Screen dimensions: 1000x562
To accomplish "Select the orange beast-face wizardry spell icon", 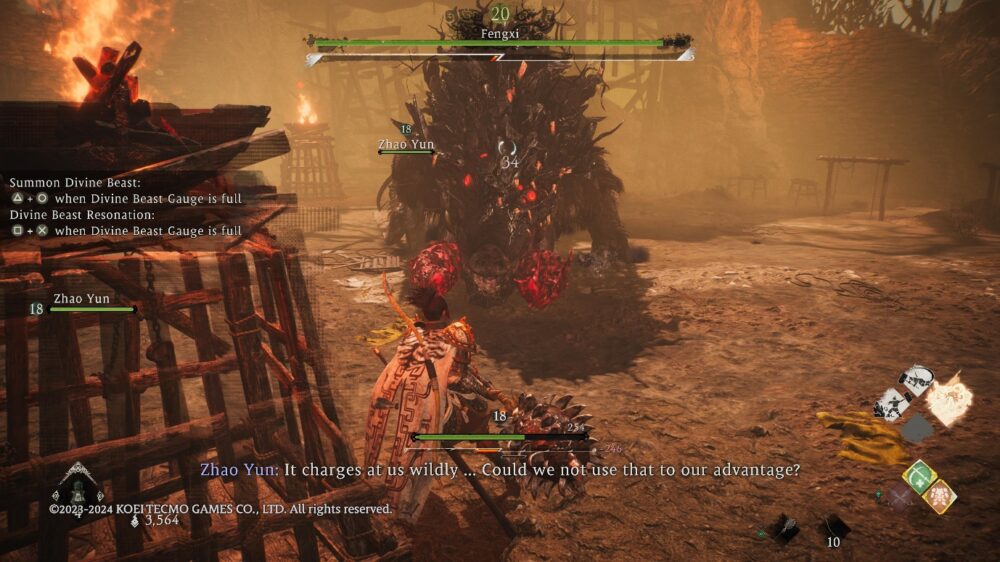I will [939, 497].
